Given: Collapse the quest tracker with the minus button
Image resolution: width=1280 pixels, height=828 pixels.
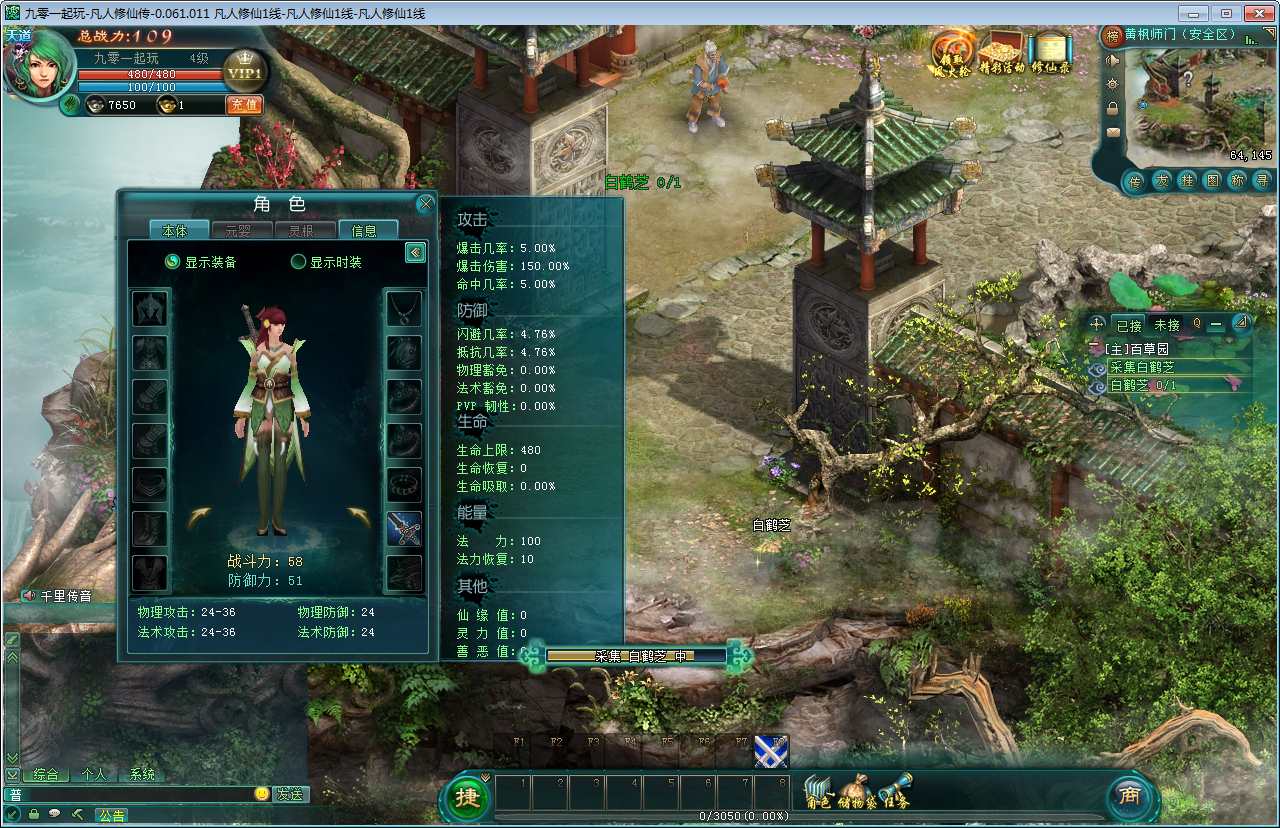Looking at the screenshot, I should click(1215, 324).
